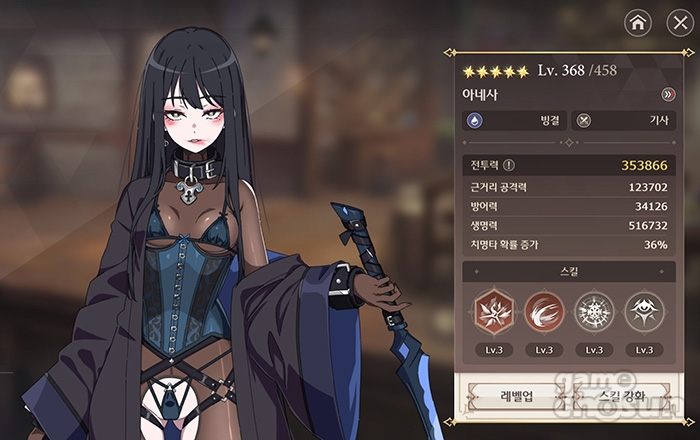Select the red claw slash skill icon
Image resolution: width=700 pixels, height=440 pixels.
tap(544, 311)
